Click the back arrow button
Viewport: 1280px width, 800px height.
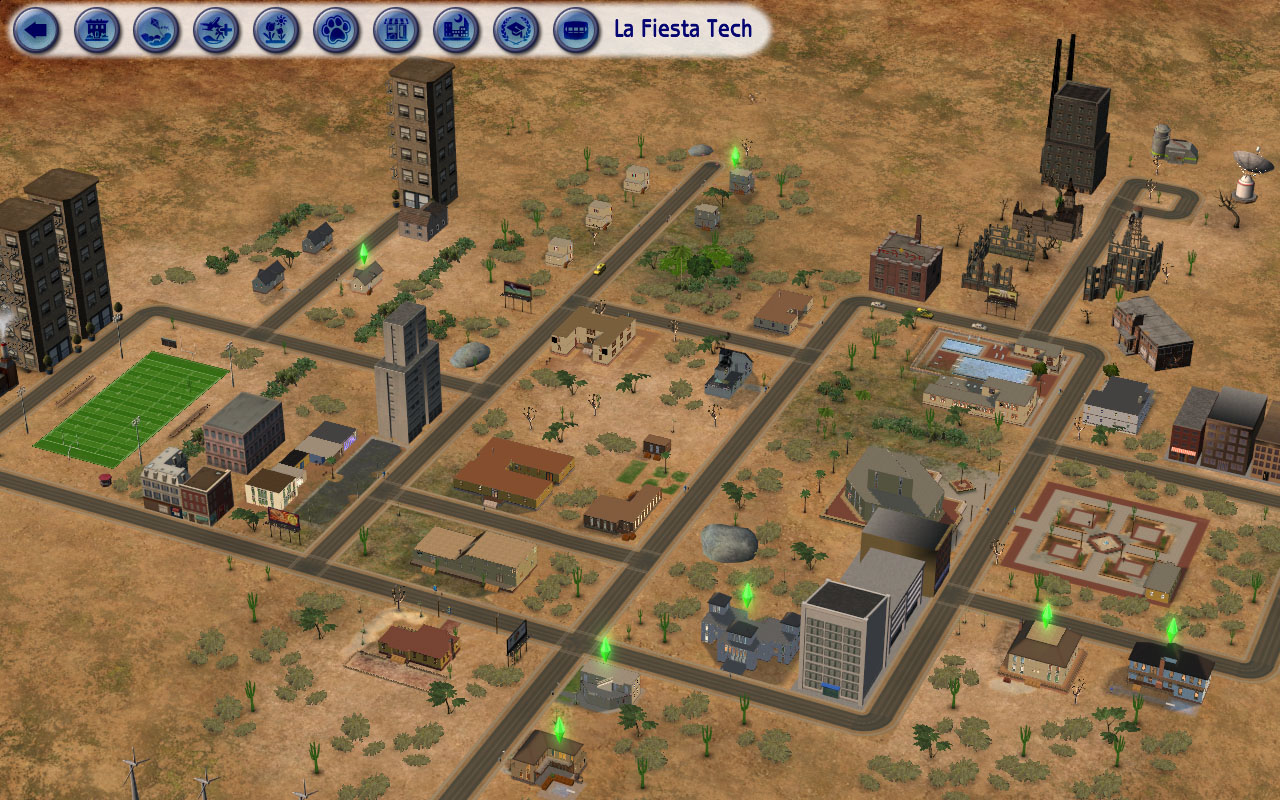(x=37, y=30)
